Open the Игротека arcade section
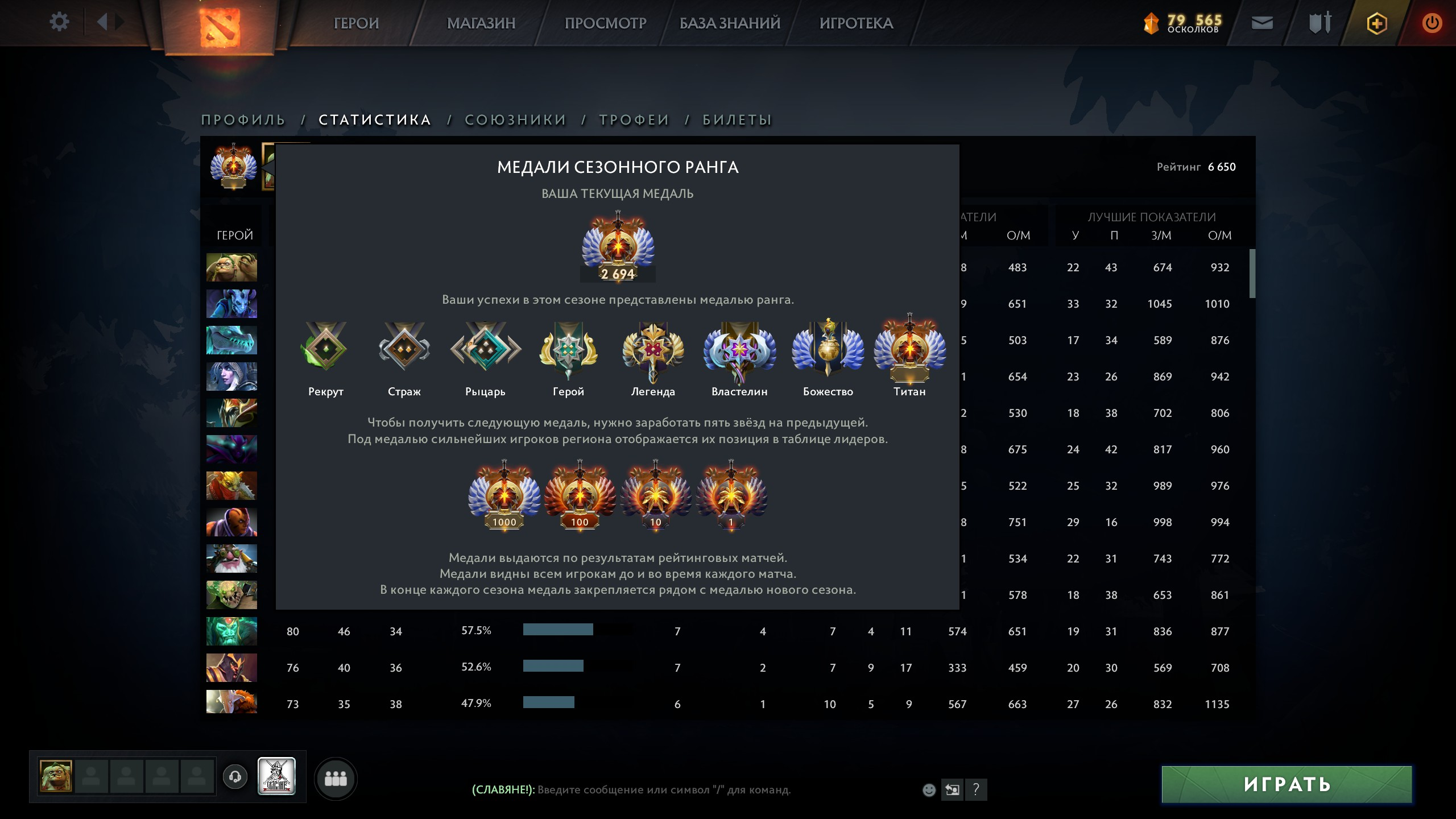This screenshot has width=1456, height=819. pos(856,23)
